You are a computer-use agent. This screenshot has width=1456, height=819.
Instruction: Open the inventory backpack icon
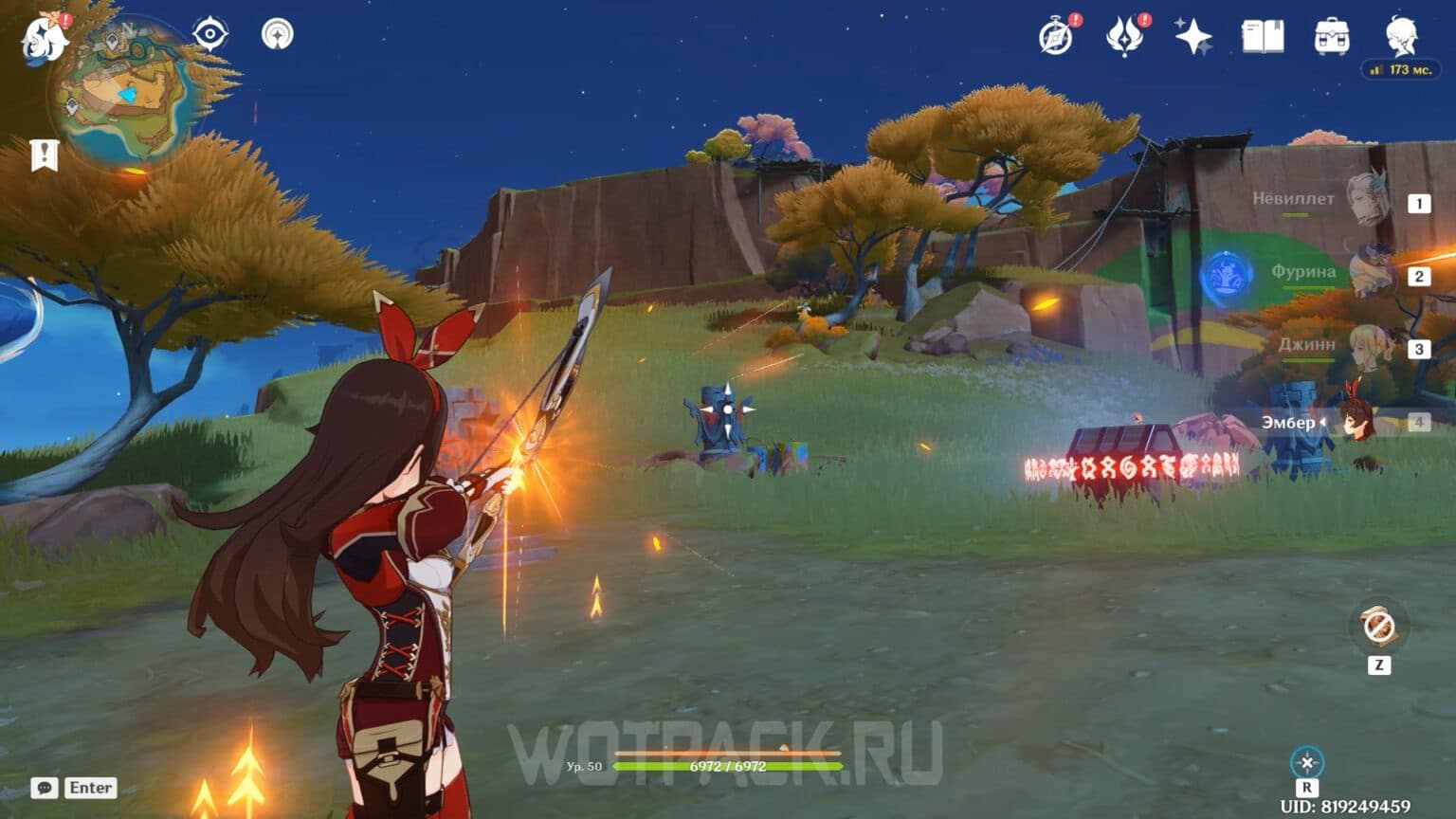[x=1331, y=34]
